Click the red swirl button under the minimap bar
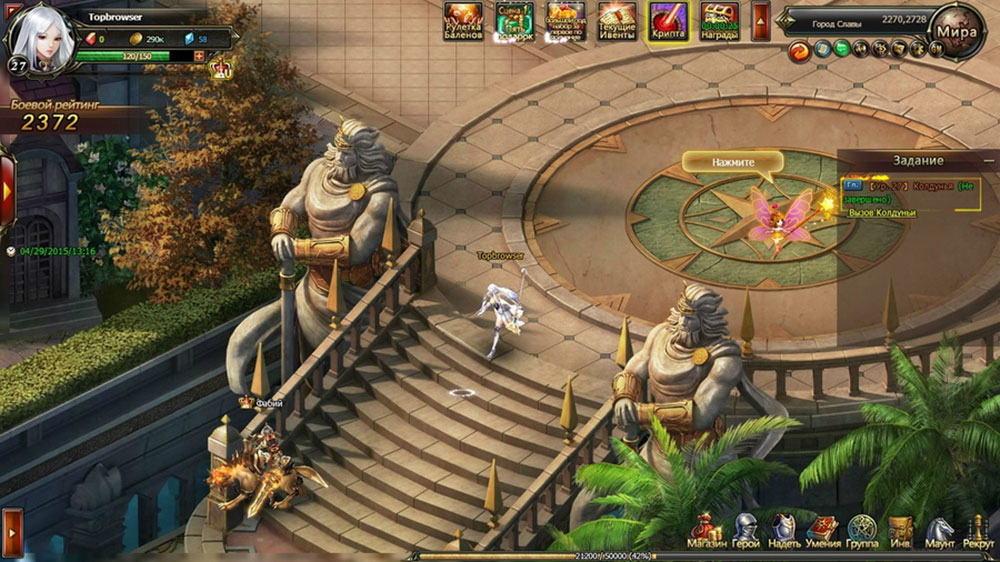1000x562 pixels. [x=799, y=50]
